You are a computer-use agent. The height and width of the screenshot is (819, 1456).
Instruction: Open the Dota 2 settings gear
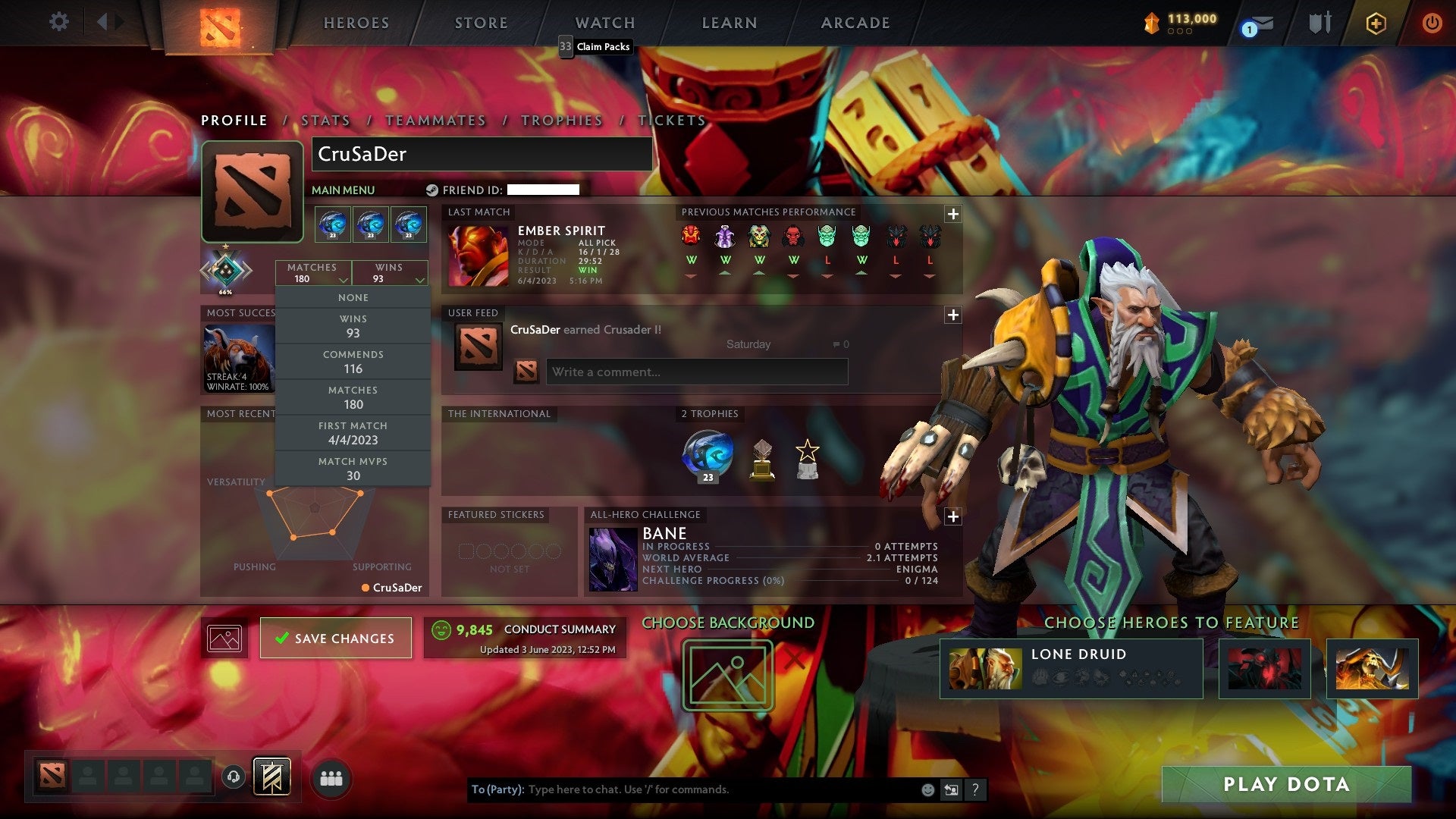pos(59,23)
